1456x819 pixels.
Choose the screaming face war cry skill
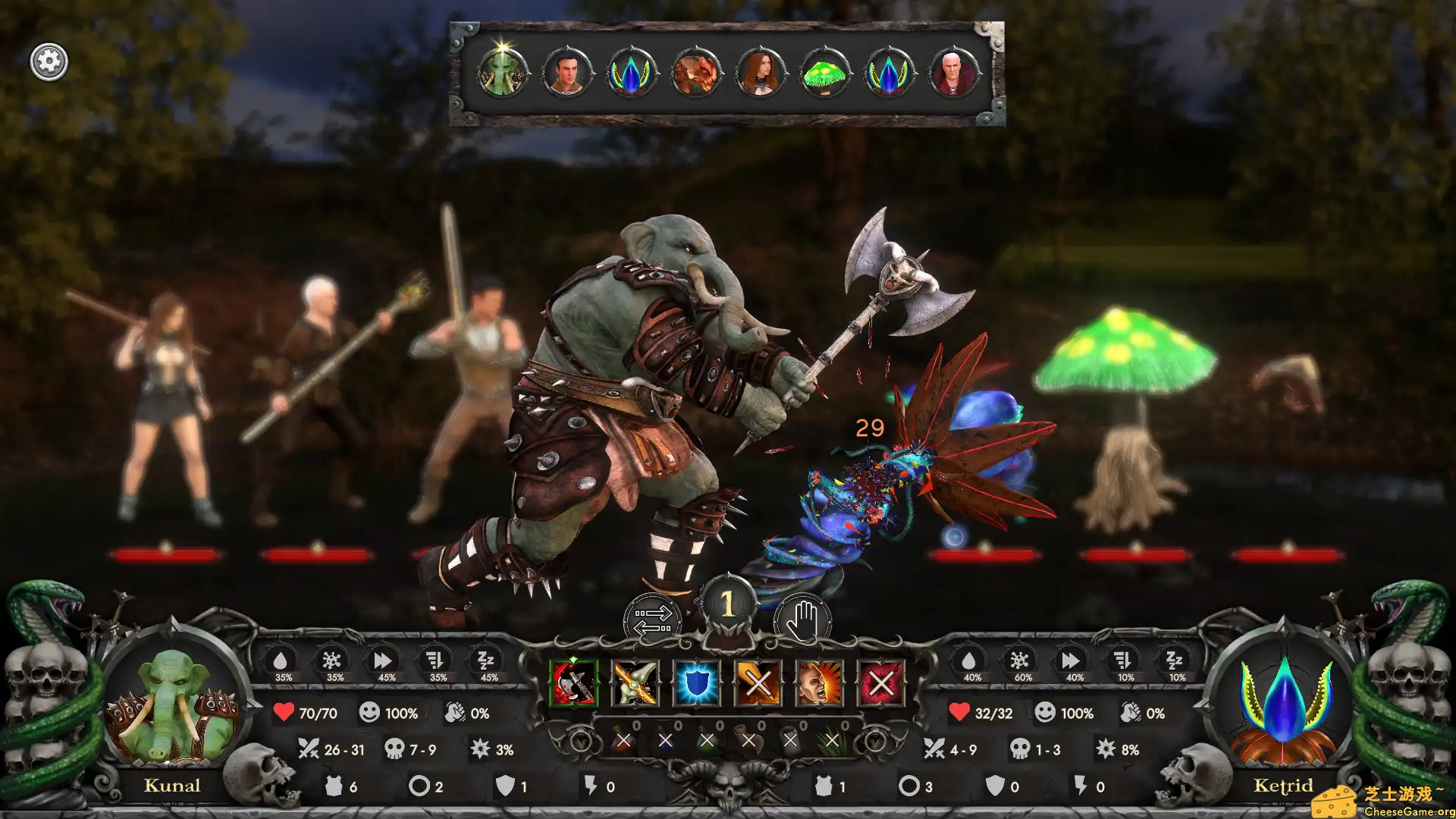click(x=819, y=682)
